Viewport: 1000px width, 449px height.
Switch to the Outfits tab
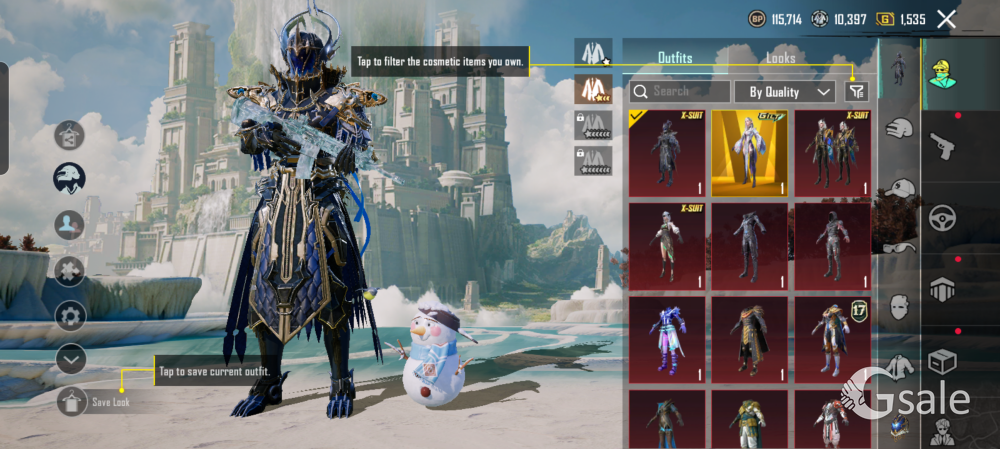(675, 58)
